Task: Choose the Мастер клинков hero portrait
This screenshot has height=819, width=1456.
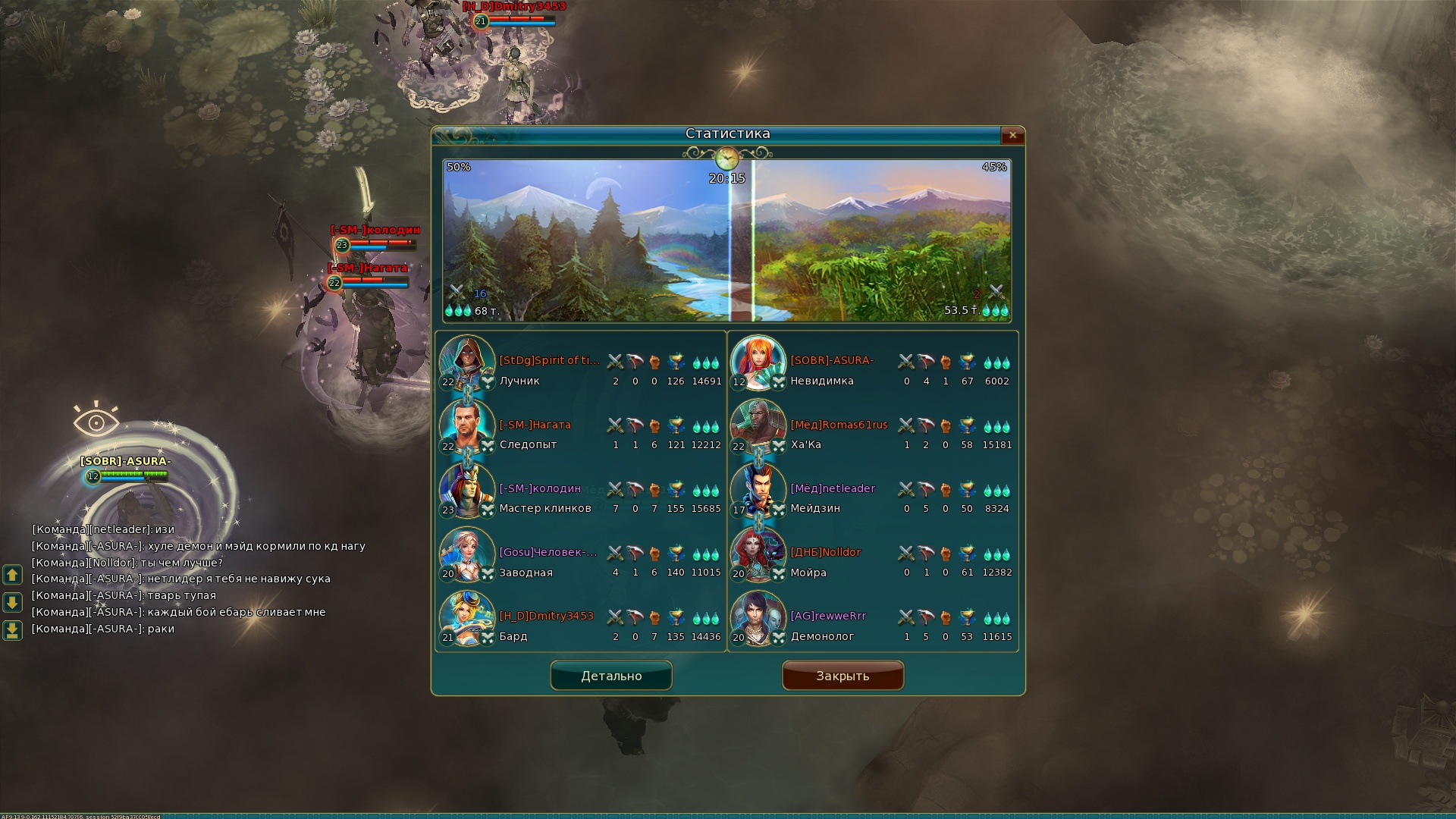Action: point(467,490)
